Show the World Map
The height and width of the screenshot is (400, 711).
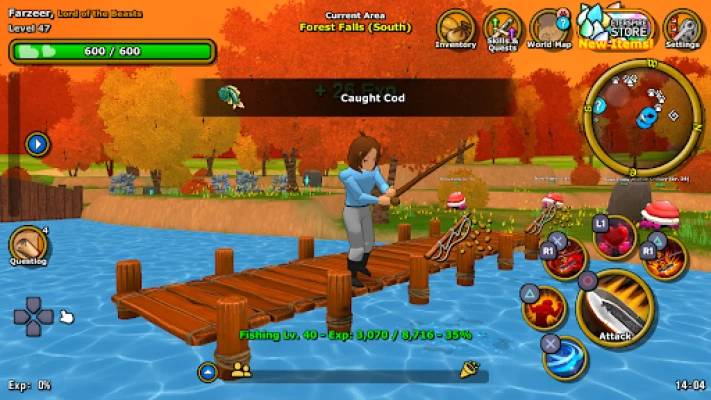click(x=549, y=28)
